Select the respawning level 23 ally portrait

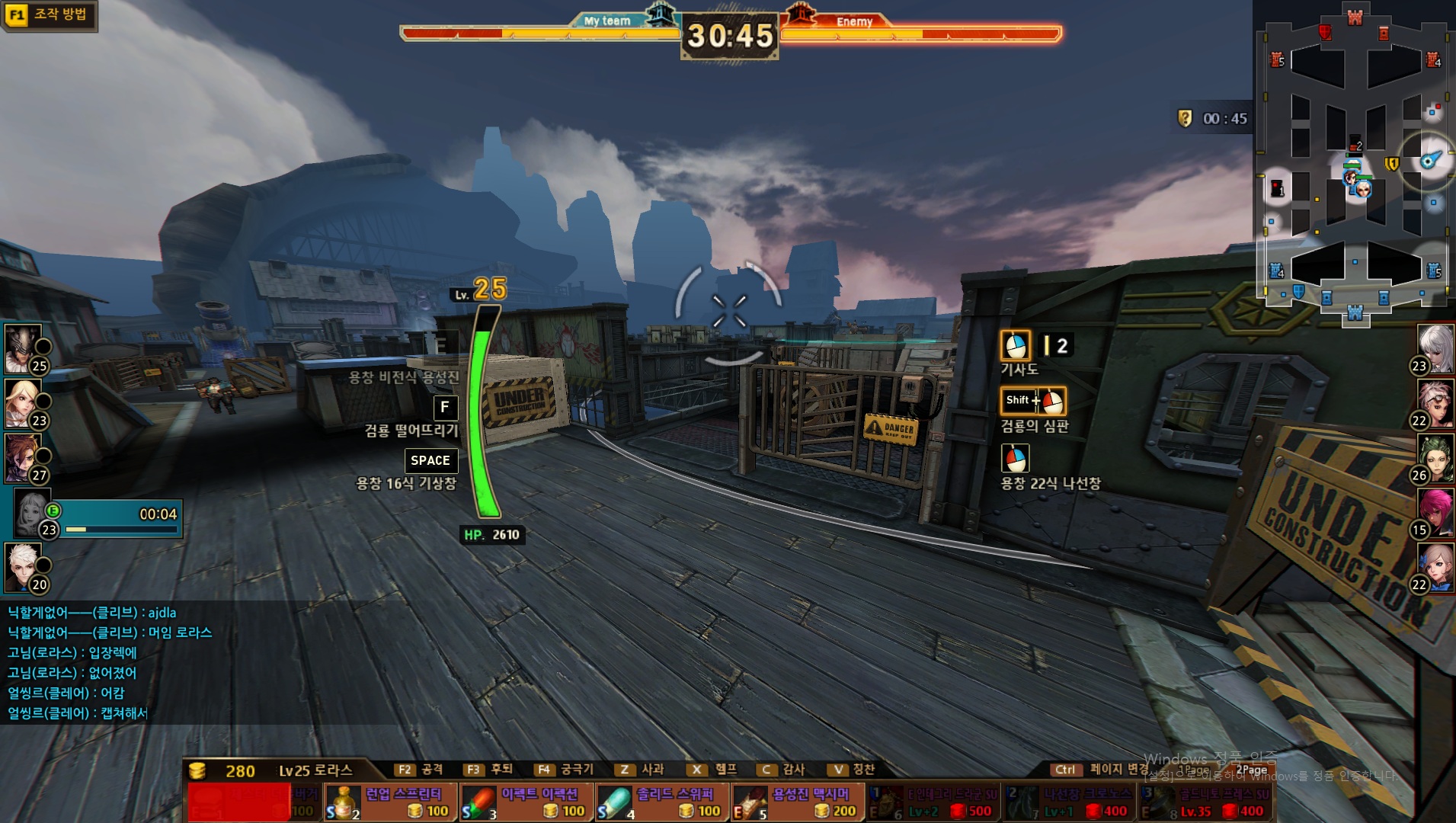coord(34,513)
